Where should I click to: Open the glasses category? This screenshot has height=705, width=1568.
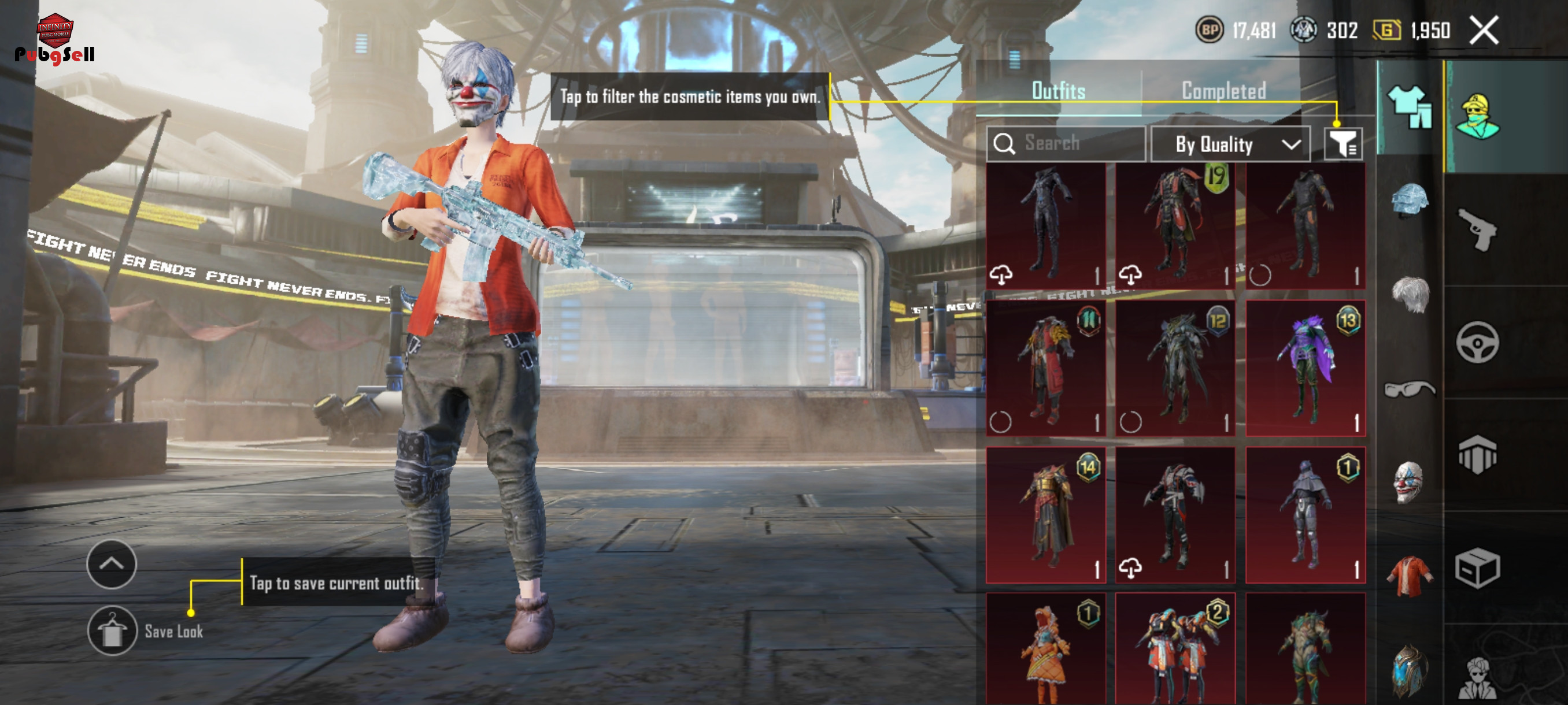pyautogui.click(x=1410, y=388)
